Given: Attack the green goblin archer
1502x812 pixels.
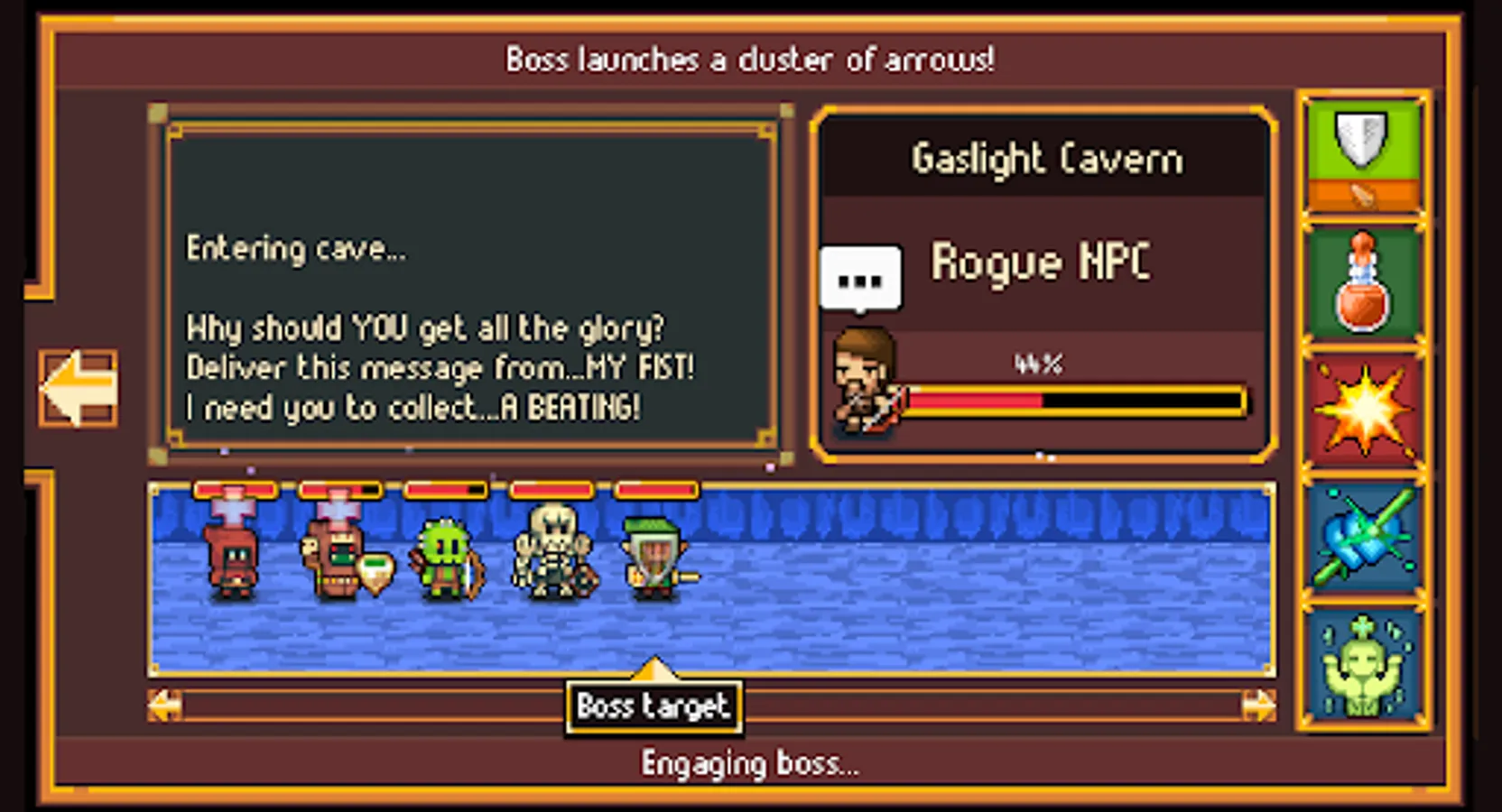Looking at the screenshot, I should [447, 555].
